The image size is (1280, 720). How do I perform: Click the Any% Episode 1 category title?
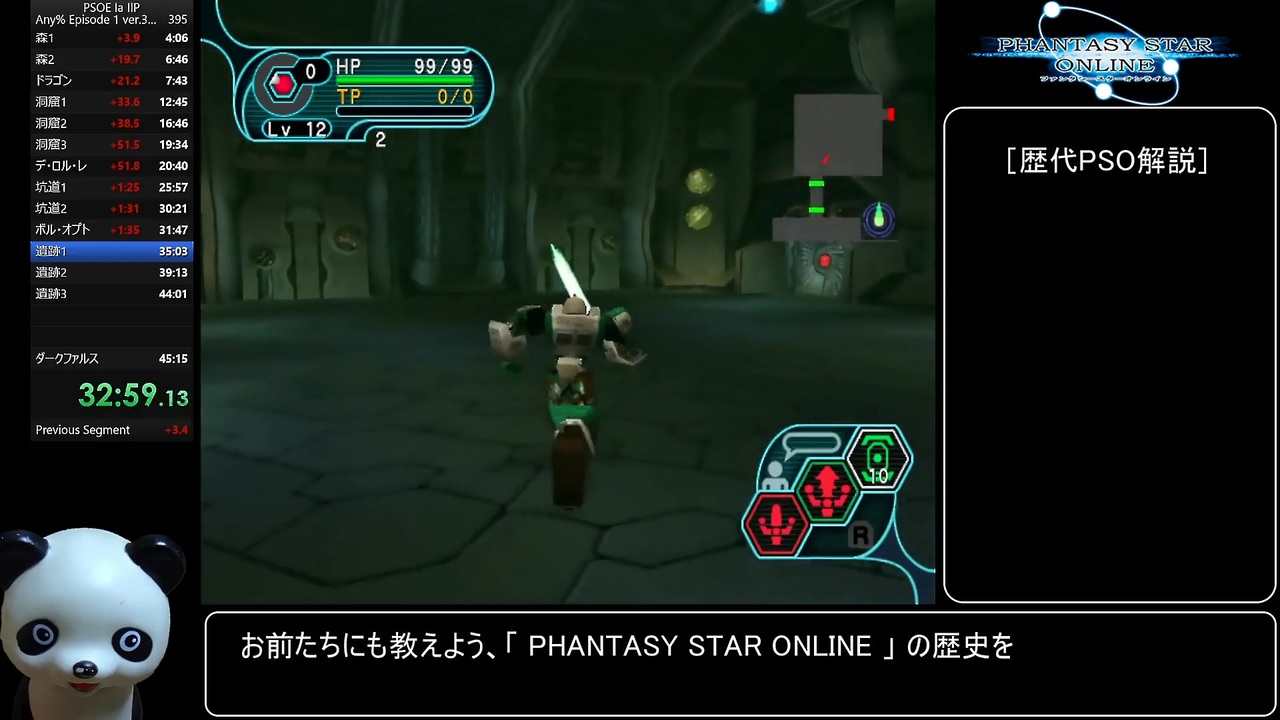(94, 19)
